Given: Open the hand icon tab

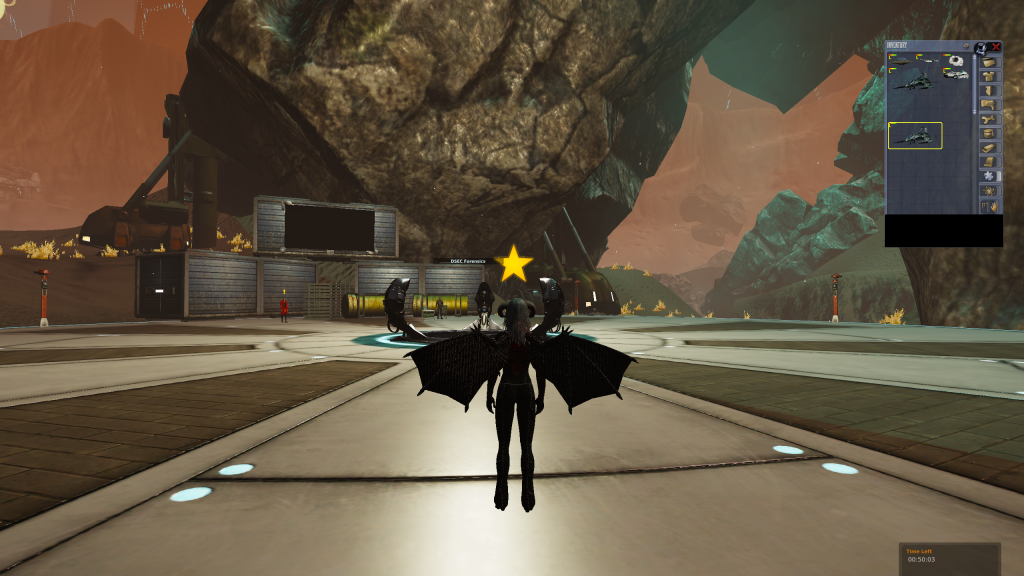Looking at the screenshot, I should point(991,205).
